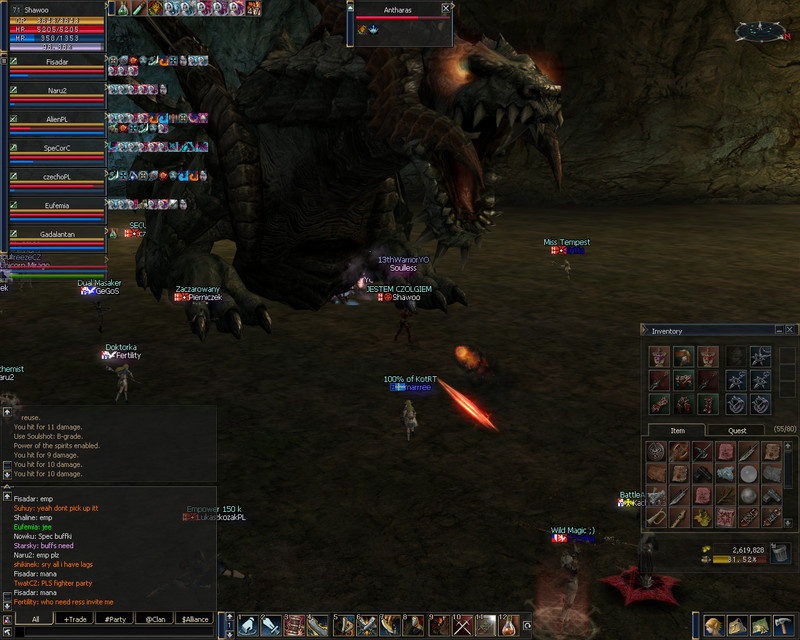The width and height of the screenshot is (800, 640).
Task: Target party member Eufemia
Action: click(57, 205)
